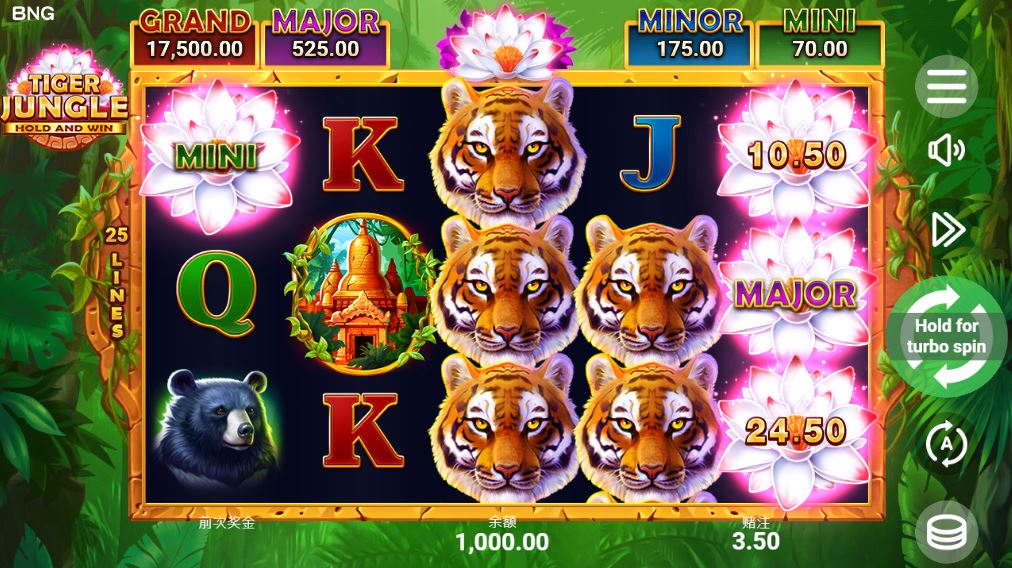
Task: Spin the reels with the green button
Action: 946,336
